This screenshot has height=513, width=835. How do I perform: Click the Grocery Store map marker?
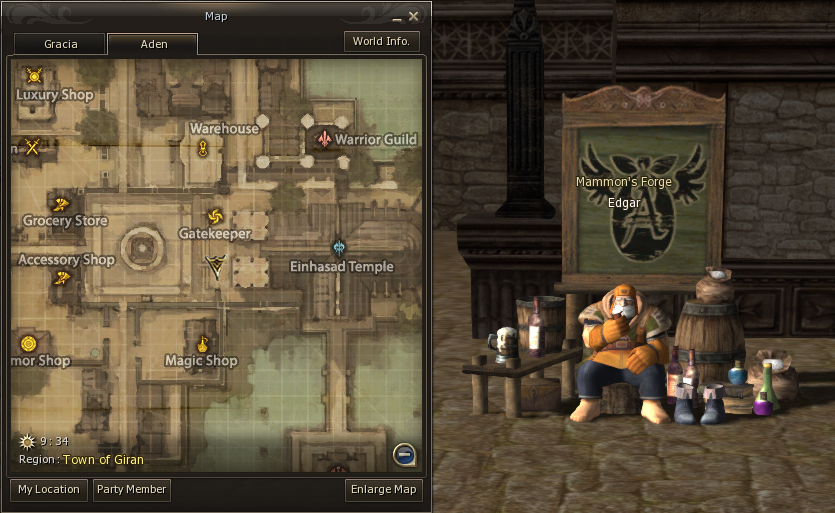click(62, 203)
